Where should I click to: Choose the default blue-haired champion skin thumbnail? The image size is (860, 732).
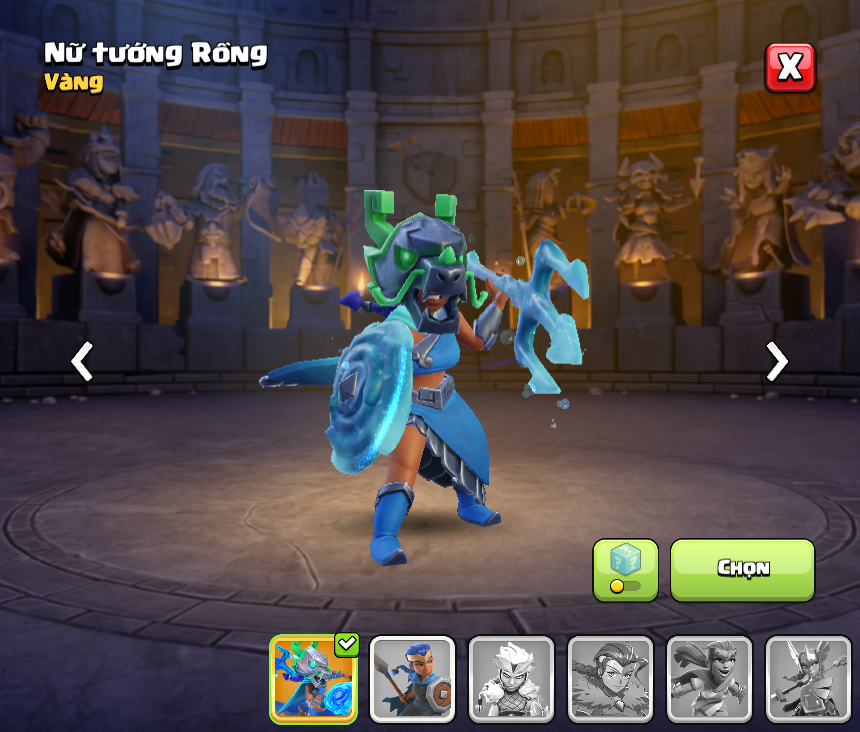pos(412,679)
